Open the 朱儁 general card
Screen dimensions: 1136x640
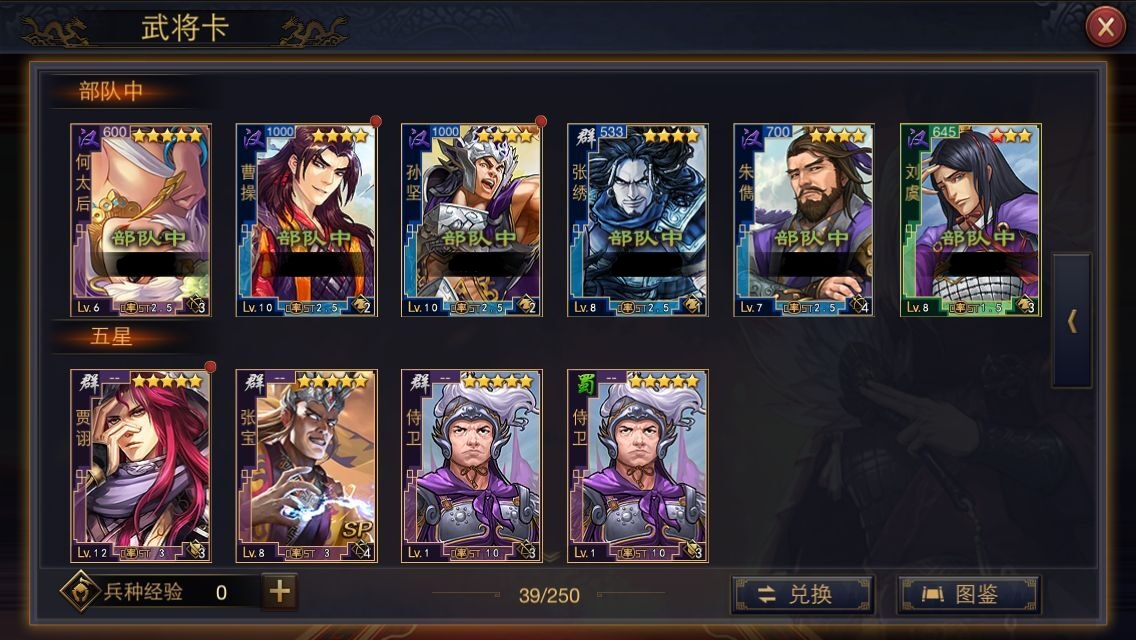coord(804,220)
